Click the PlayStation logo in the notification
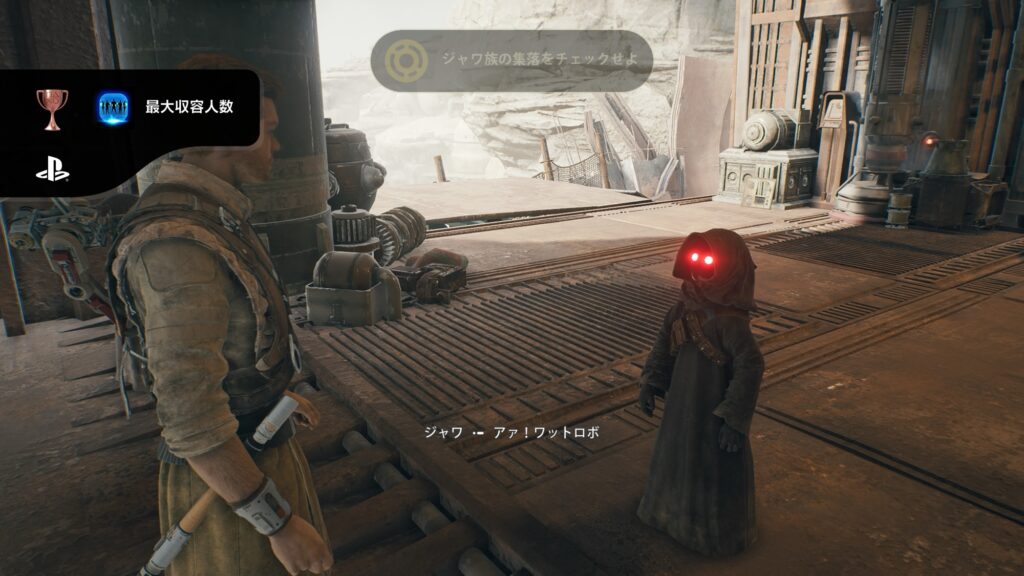 [x=52, y=171]
